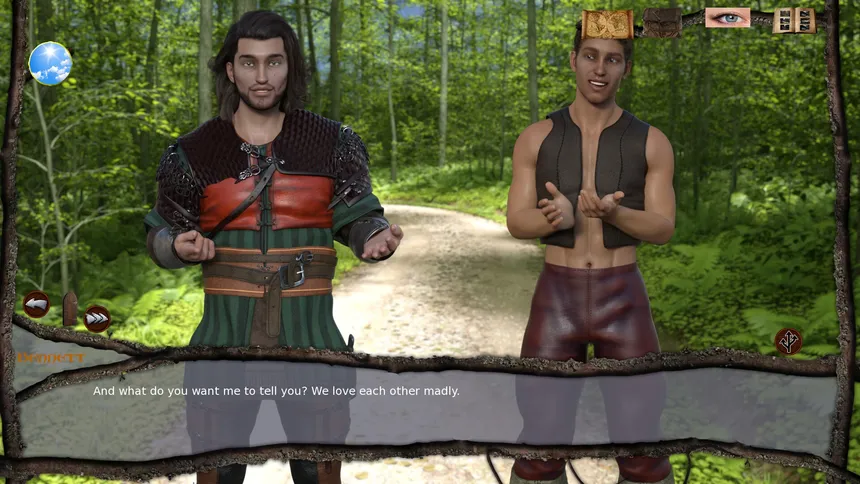Open the world map parchment icon
860x484 pixels.
(607, 23)
